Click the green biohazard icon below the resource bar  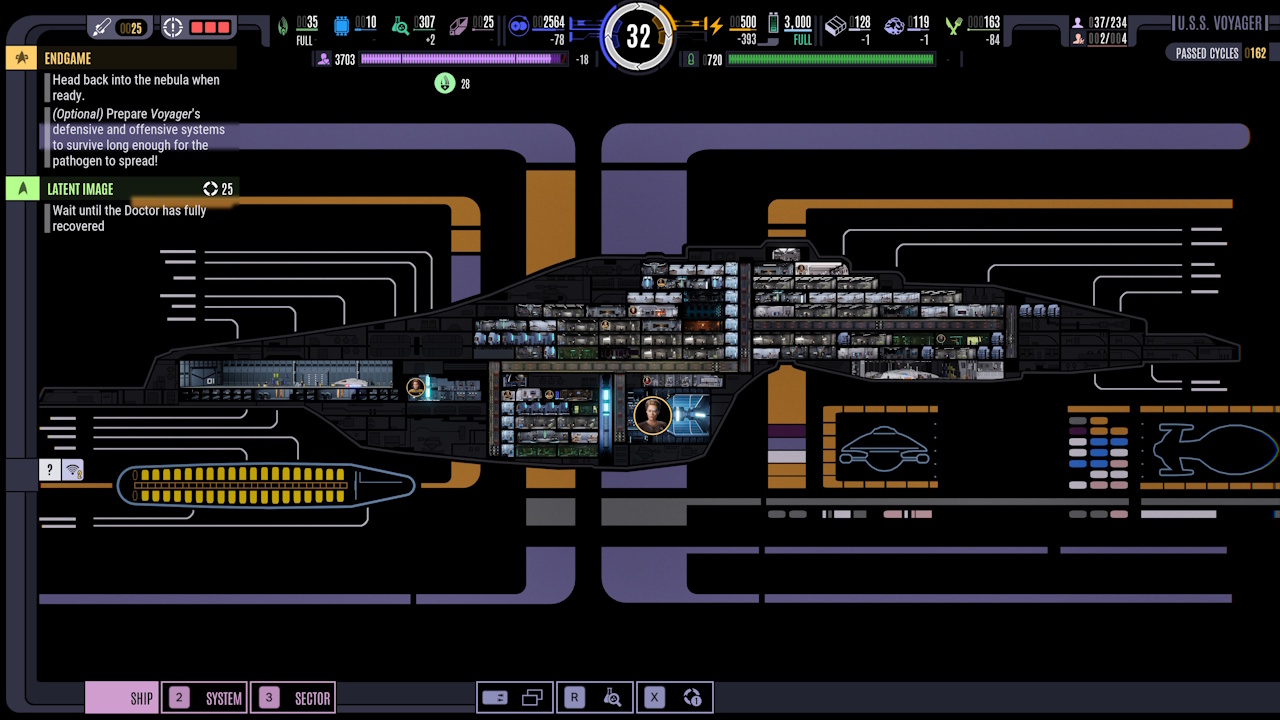point(443,83)
